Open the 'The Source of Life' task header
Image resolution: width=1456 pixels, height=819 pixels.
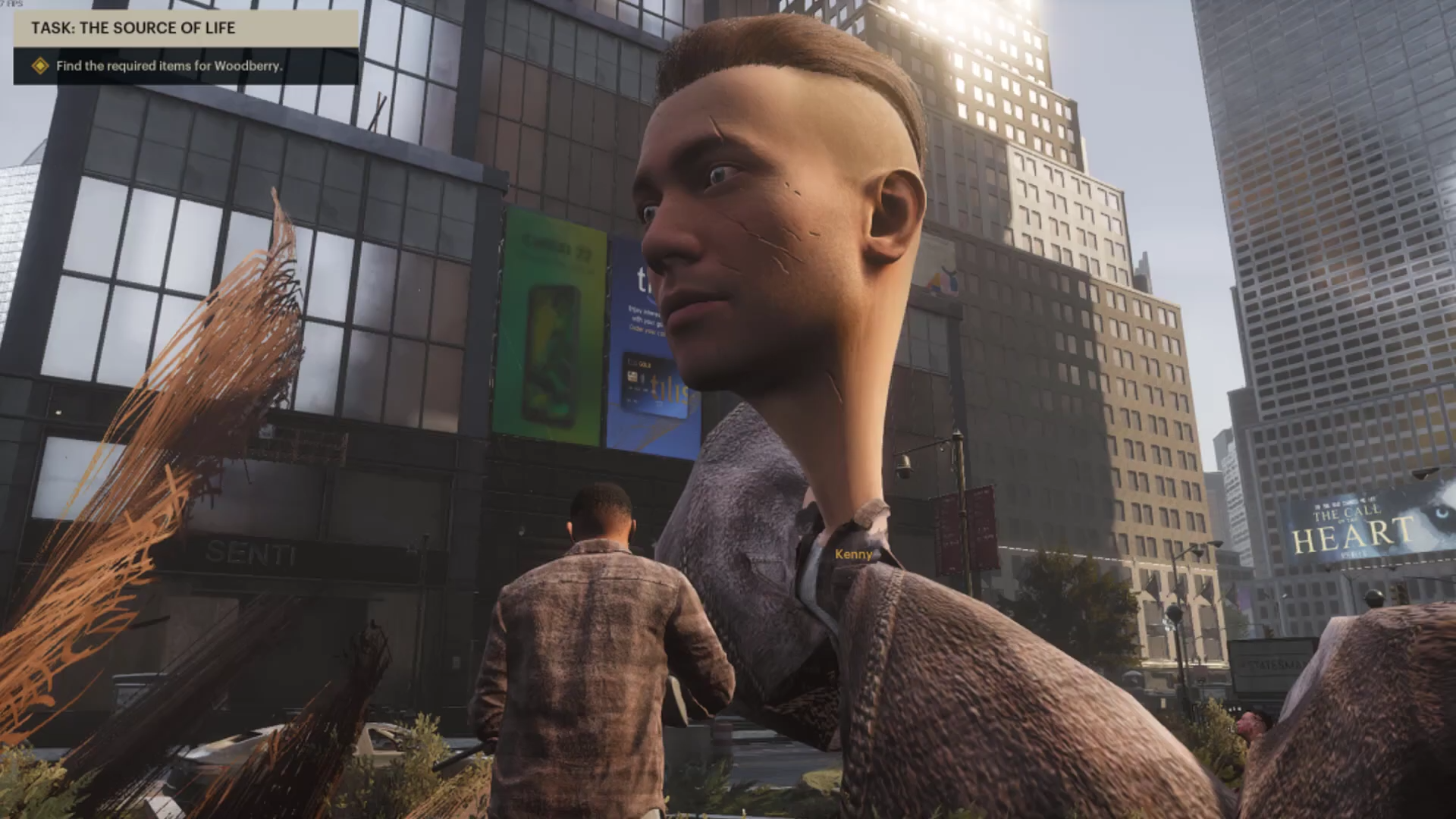pyautogui.click(x=133, y=28)
